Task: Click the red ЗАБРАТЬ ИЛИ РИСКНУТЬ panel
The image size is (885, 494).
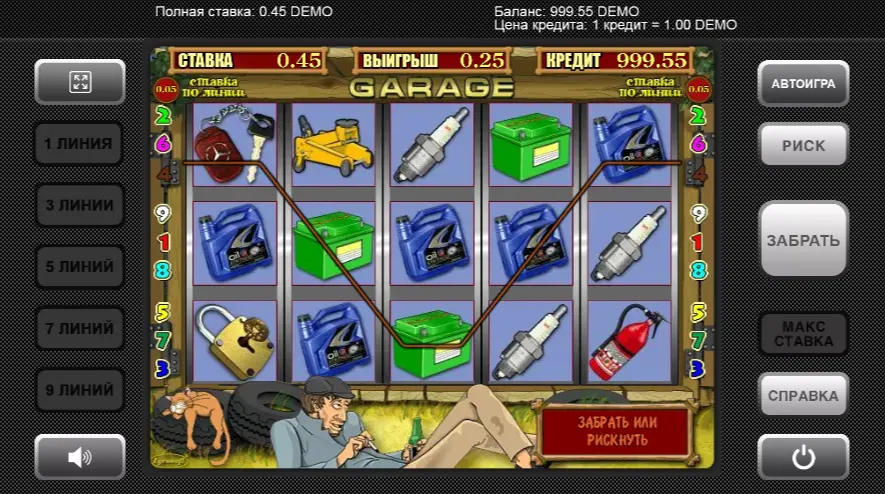Action: (613, 431)
